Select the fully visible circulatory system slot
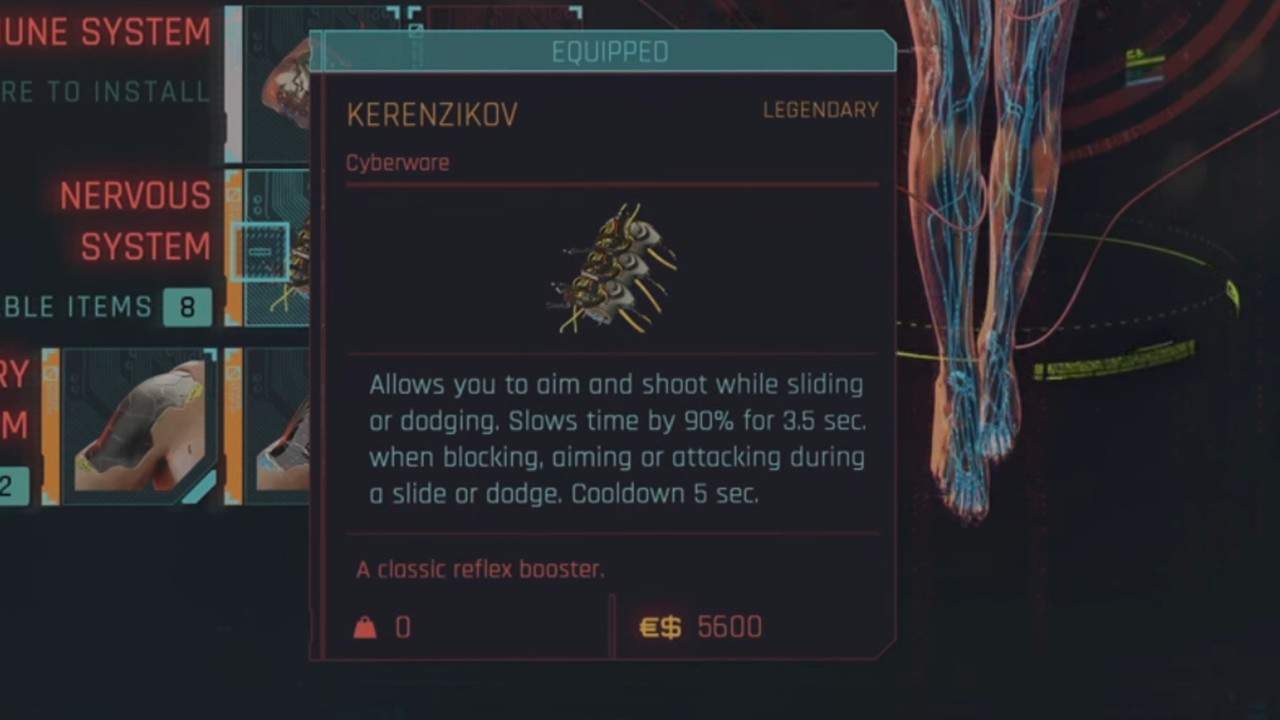The width and height of the screenshot is (1280, 720). click(139, 424)
